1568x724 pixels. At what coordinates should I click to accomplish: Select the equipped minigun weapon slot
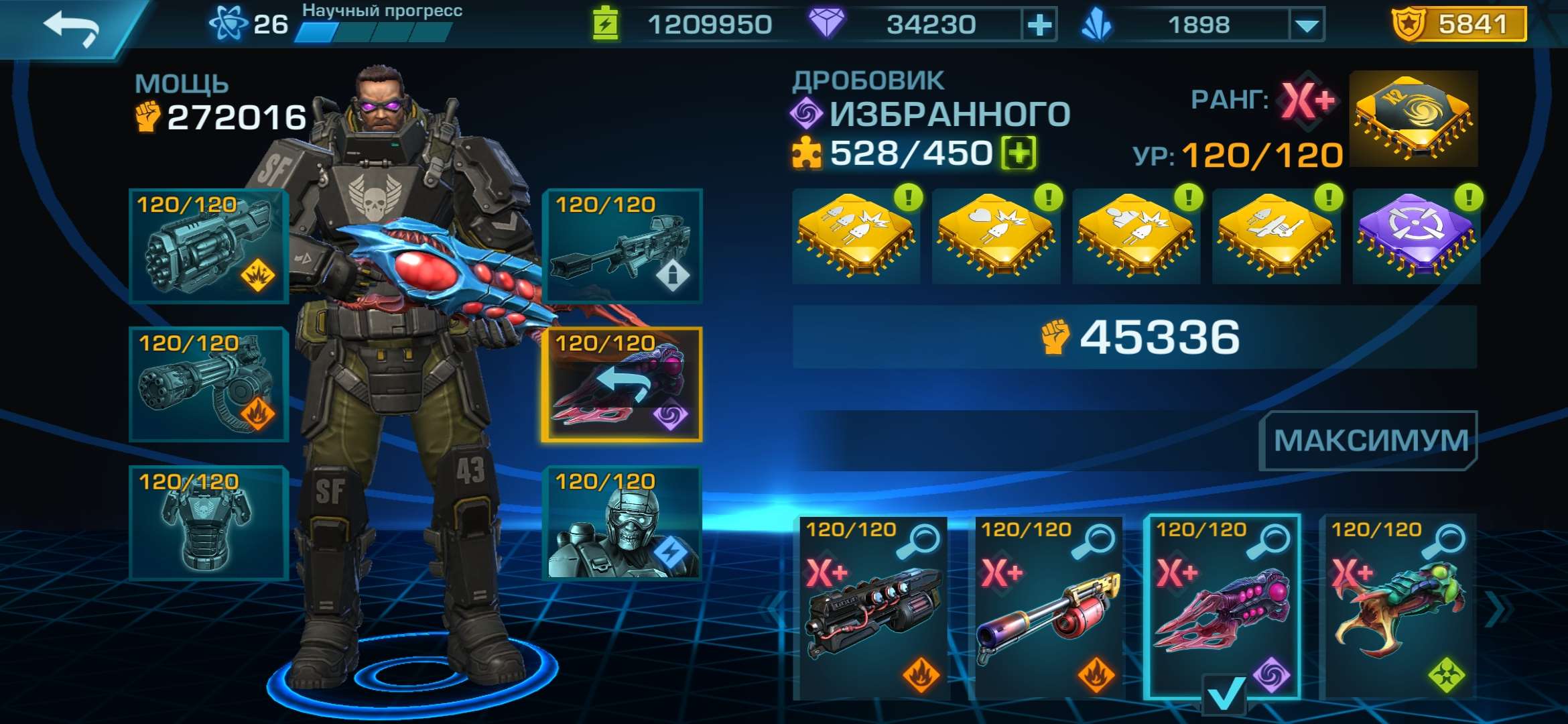[x=208, y=384]
